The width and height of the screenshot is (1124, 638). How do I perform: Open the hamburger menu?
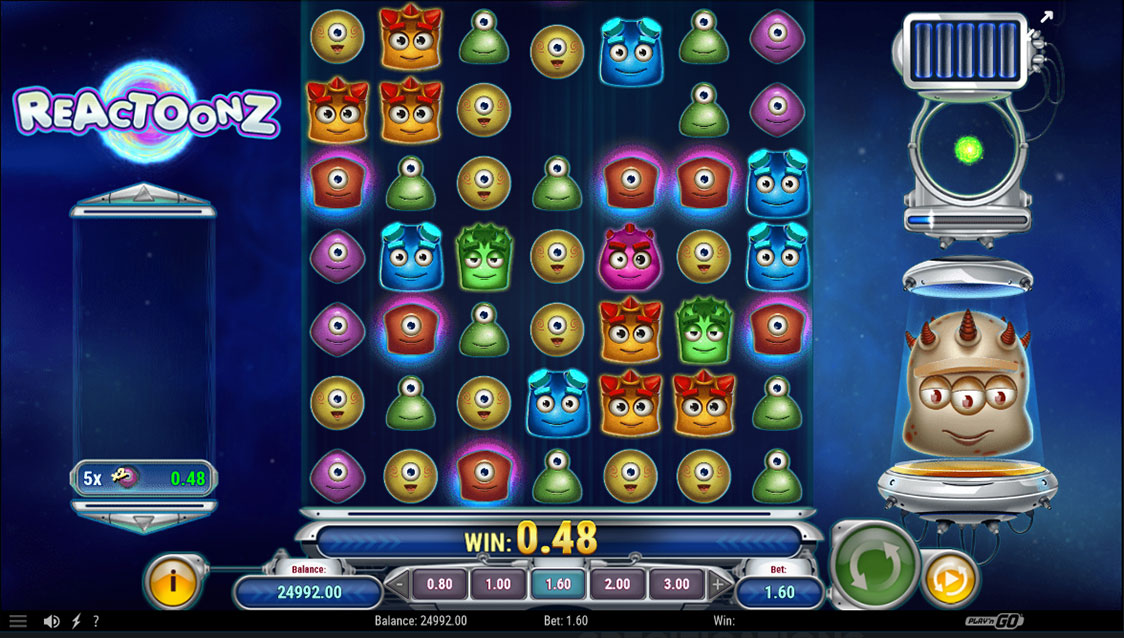pos(18,621)
